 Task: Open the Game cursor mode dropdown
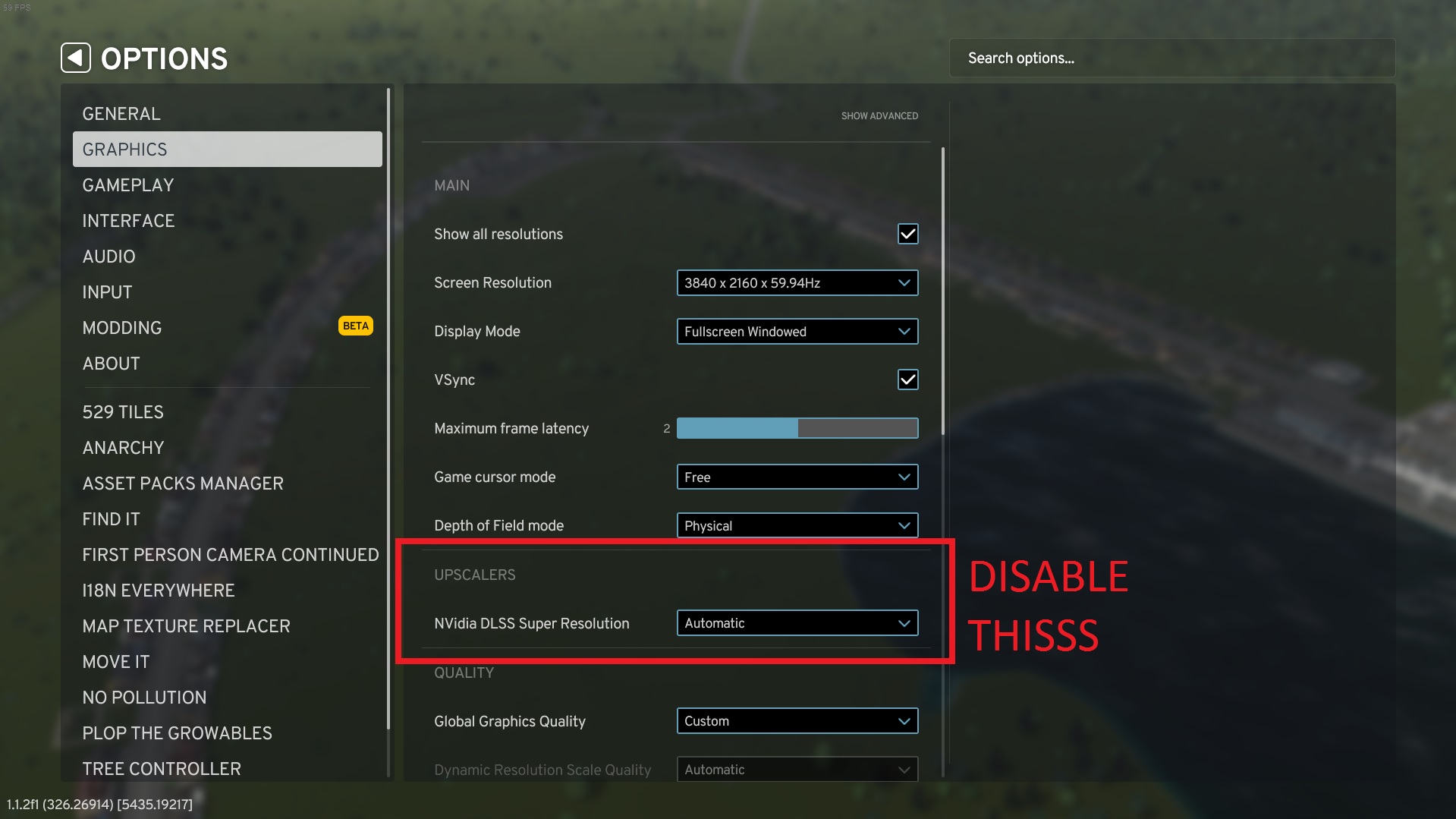[796, 477]
